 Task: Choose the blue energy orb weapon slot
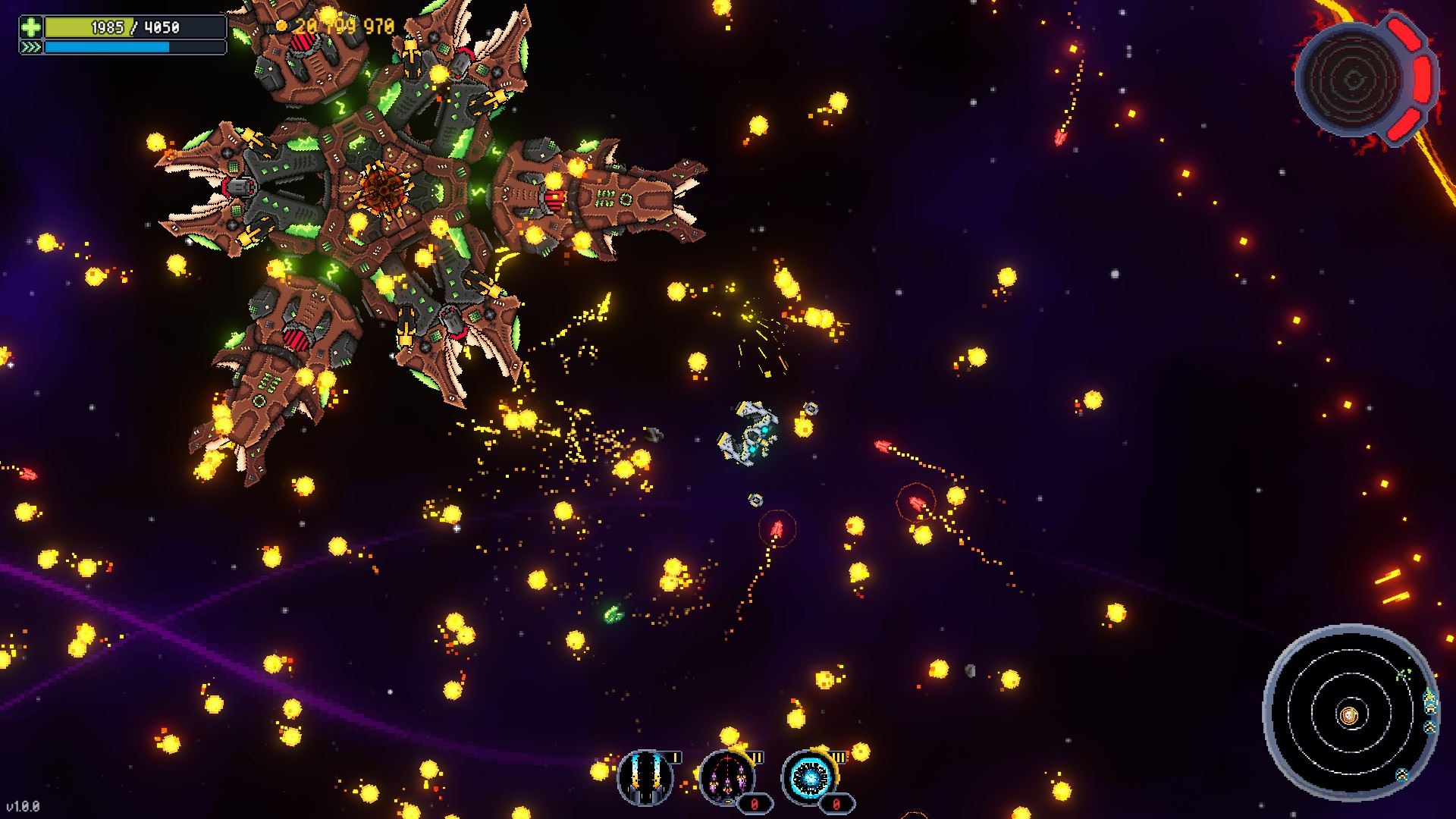(808, 777)
